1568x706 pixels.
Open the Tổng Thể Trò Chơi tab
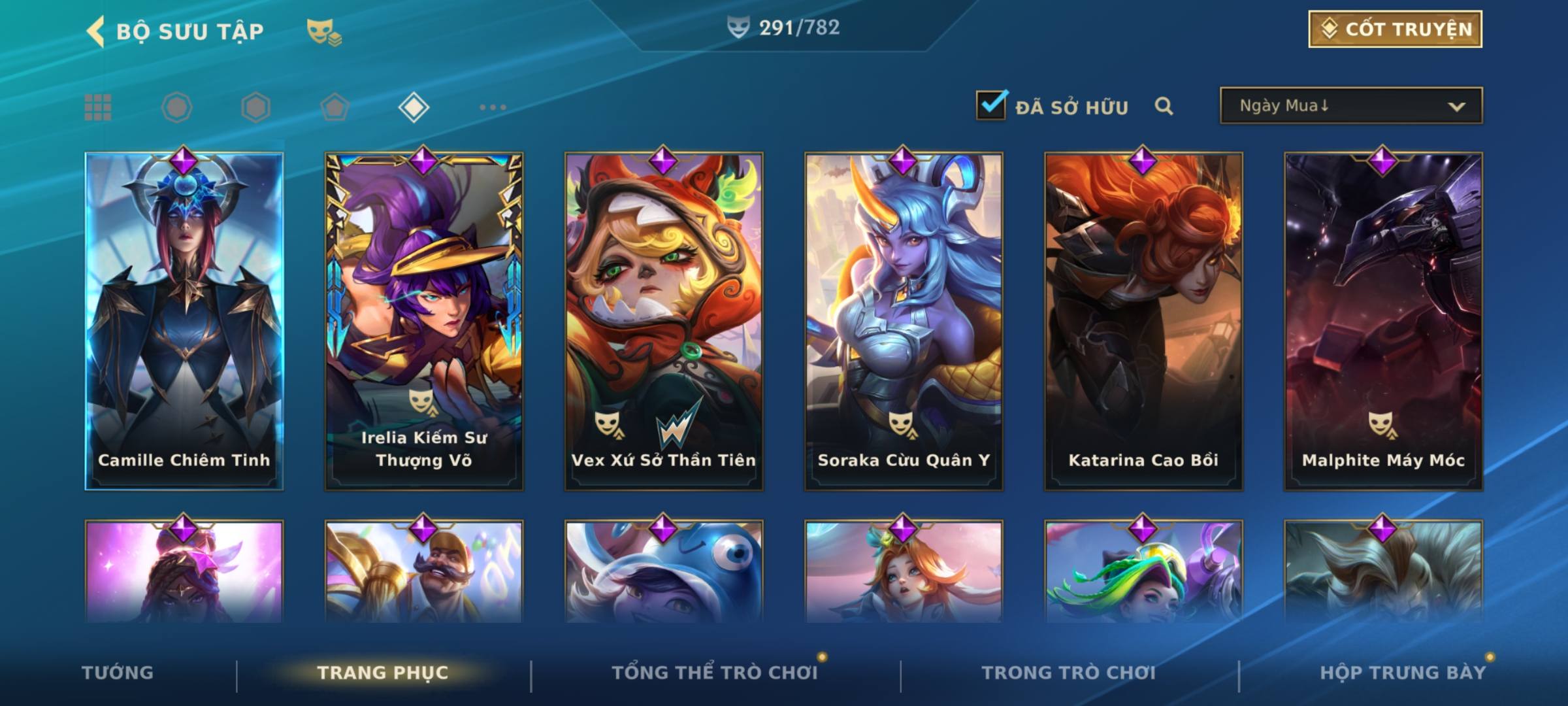click(x=715, y=673)
